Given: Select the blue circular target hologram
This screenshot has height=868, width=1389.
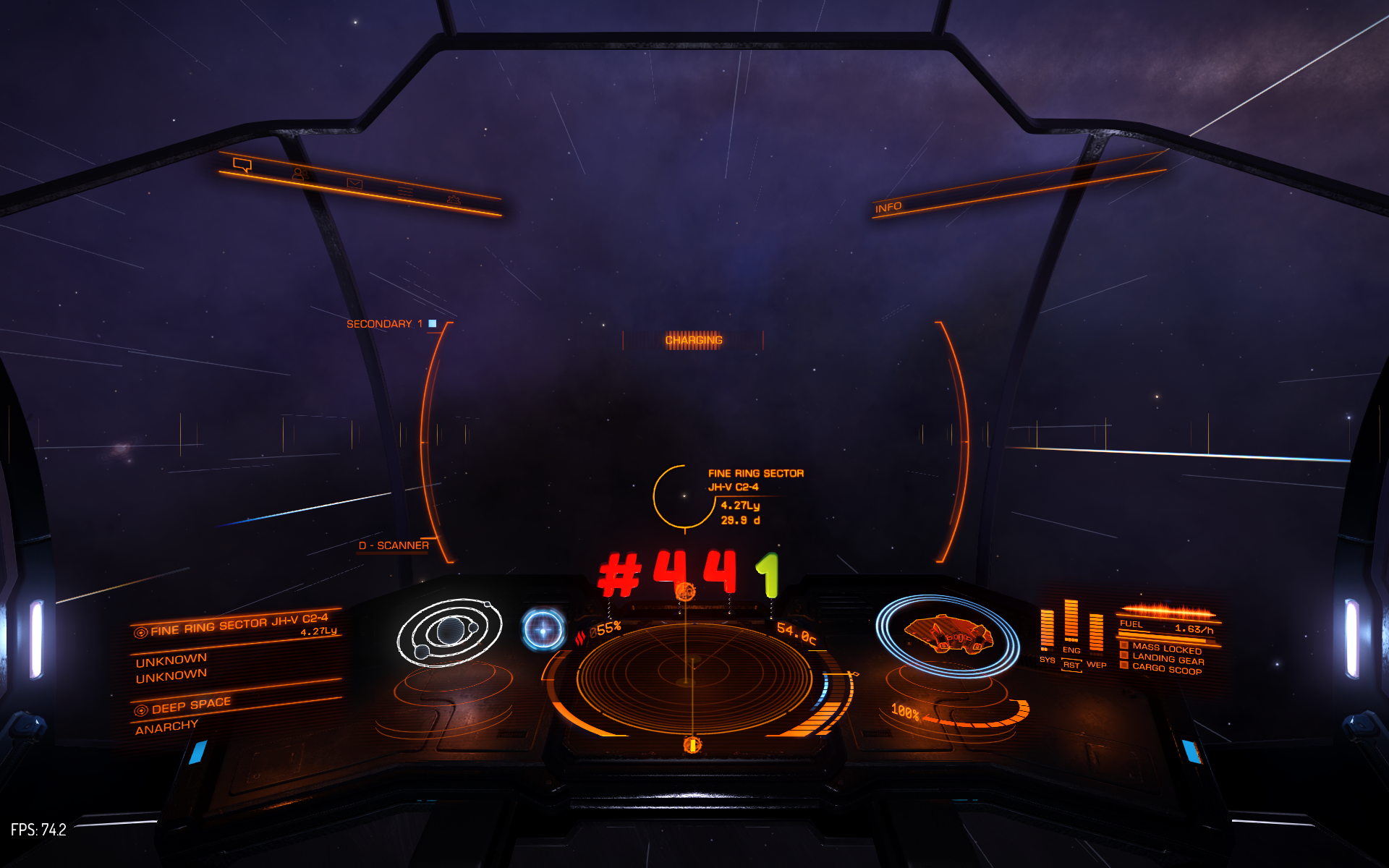Looking at the screenshot, I should click(543, 629).
